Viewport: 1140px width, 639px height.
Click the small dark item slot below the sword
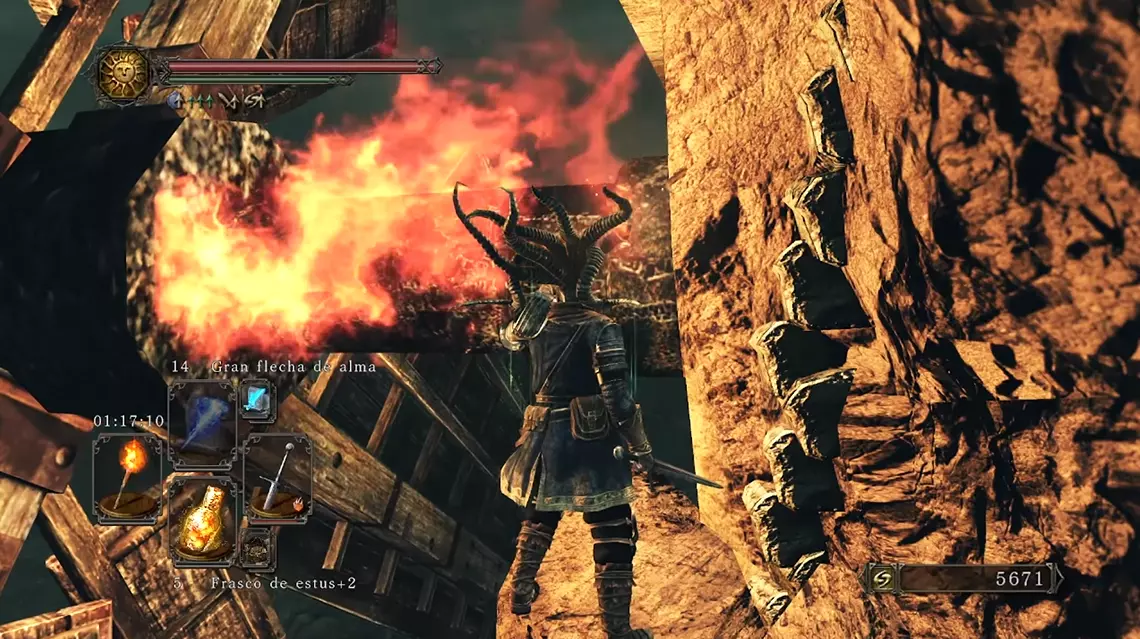click(x=256, y=547)
